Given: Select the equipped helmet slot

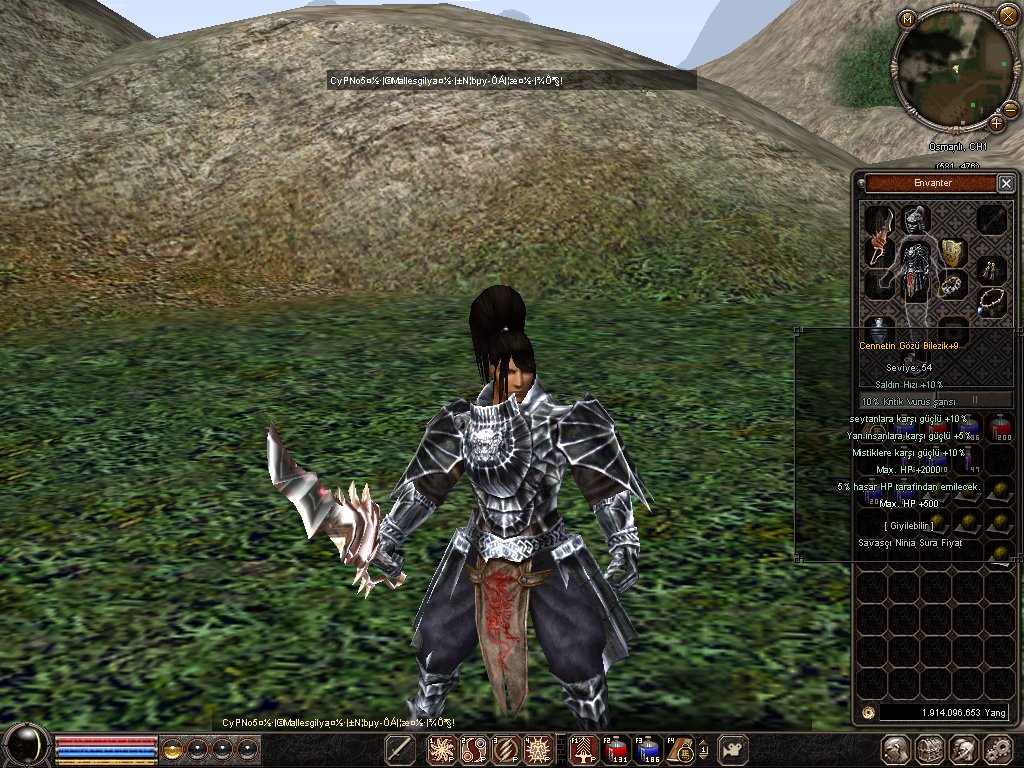Looking at the screenshot, I should coord(915,219).
